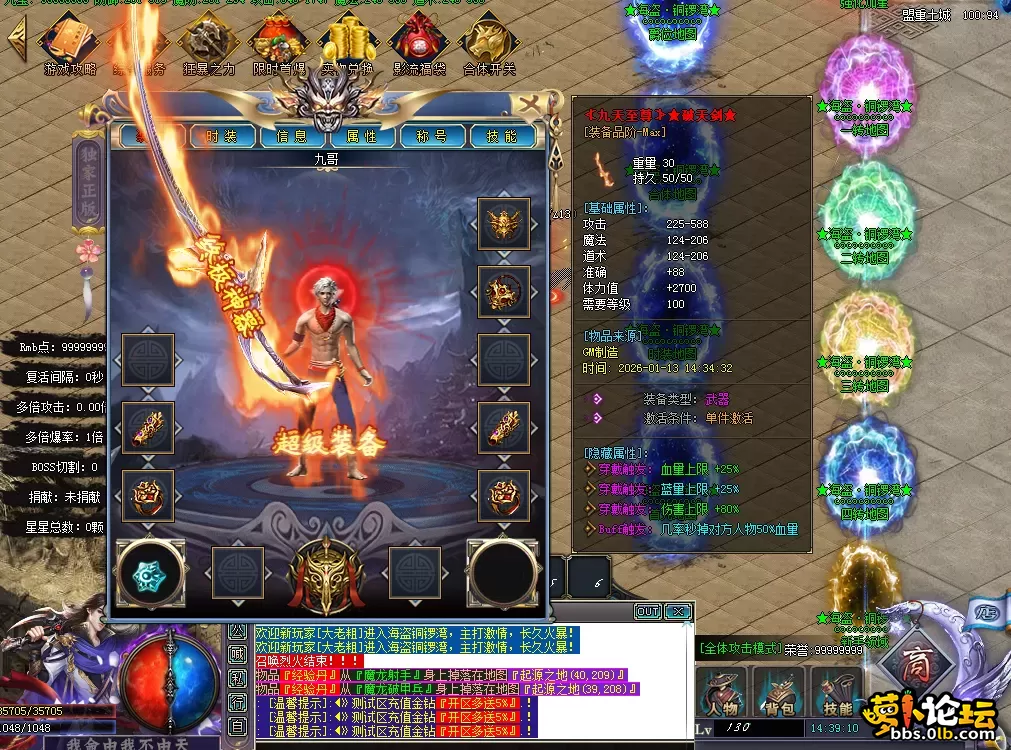
Task: Select the cyan gem equipment slot
Action: click(150, 574)
